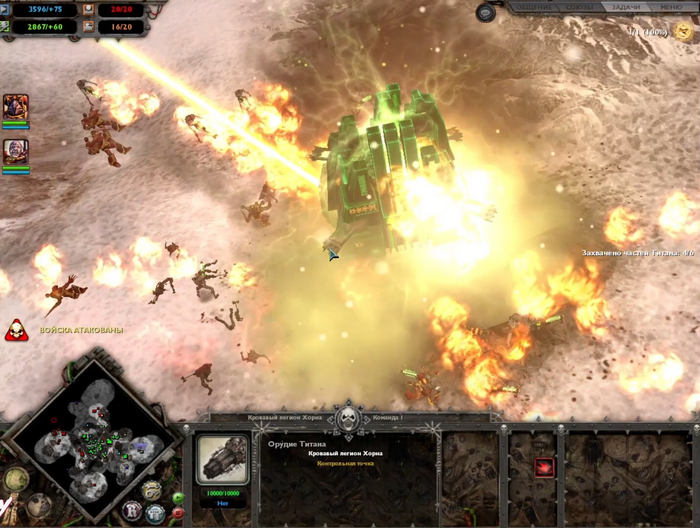Screen dimensions: 700x528
Task: Click the troops attacked alert icon
Action: point(16,330)
